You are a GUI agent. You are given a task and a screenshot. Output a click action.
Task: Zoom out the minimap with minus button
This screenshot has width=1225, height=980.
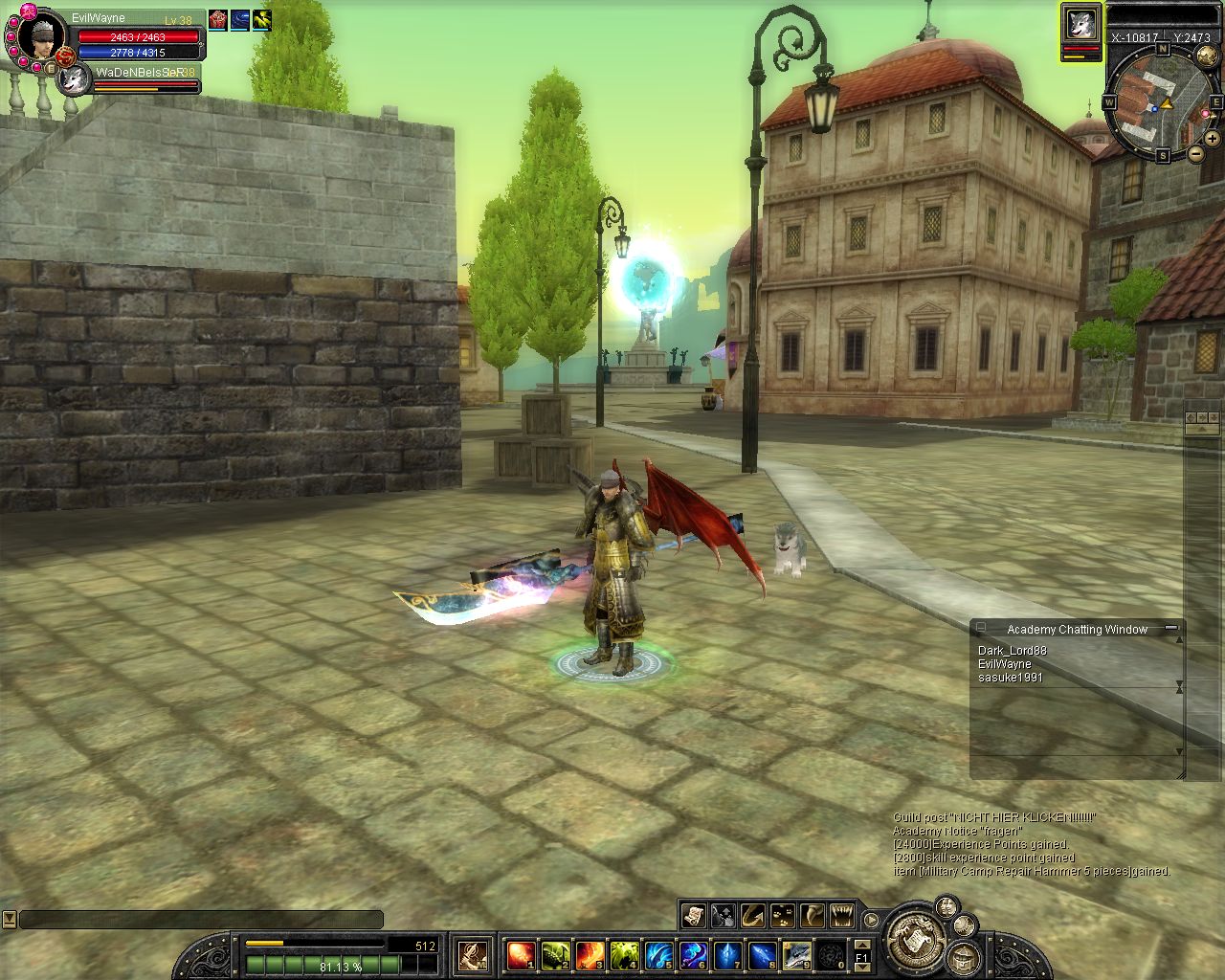tap(1195, 153)
